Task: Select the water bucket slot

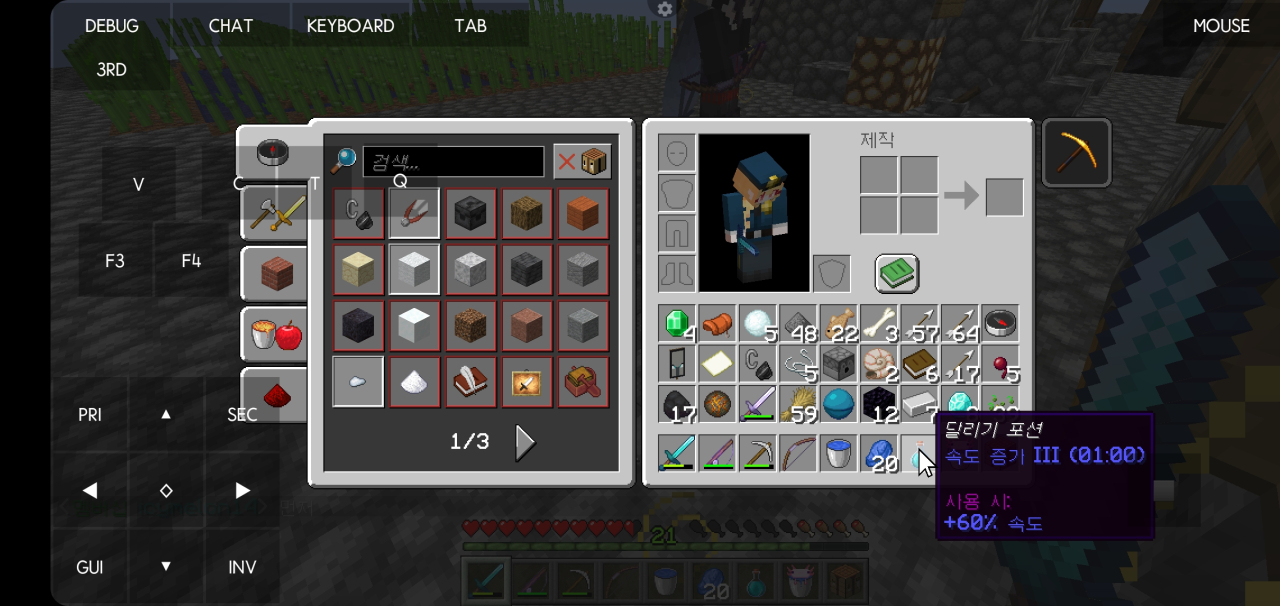Action: [x=838, y=453]
